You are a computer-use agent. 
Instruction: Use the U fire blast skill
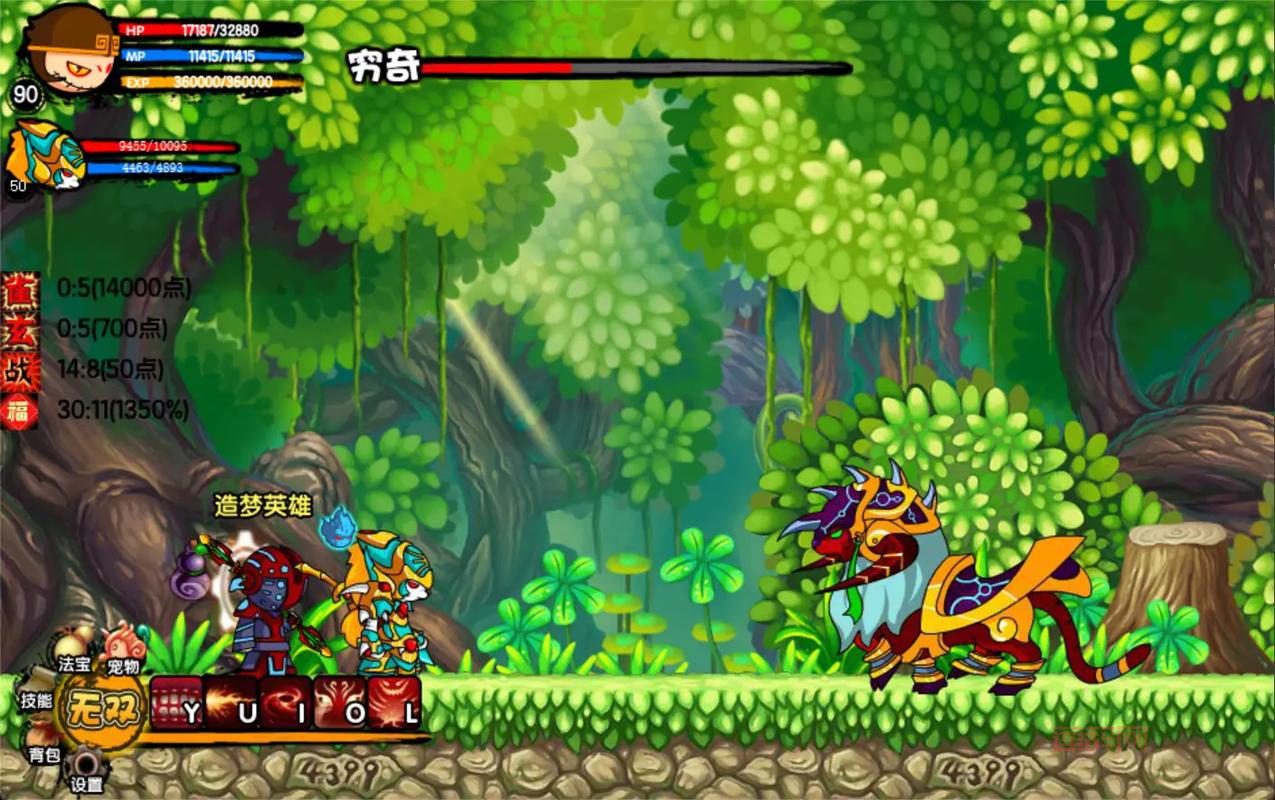point(231,702)
